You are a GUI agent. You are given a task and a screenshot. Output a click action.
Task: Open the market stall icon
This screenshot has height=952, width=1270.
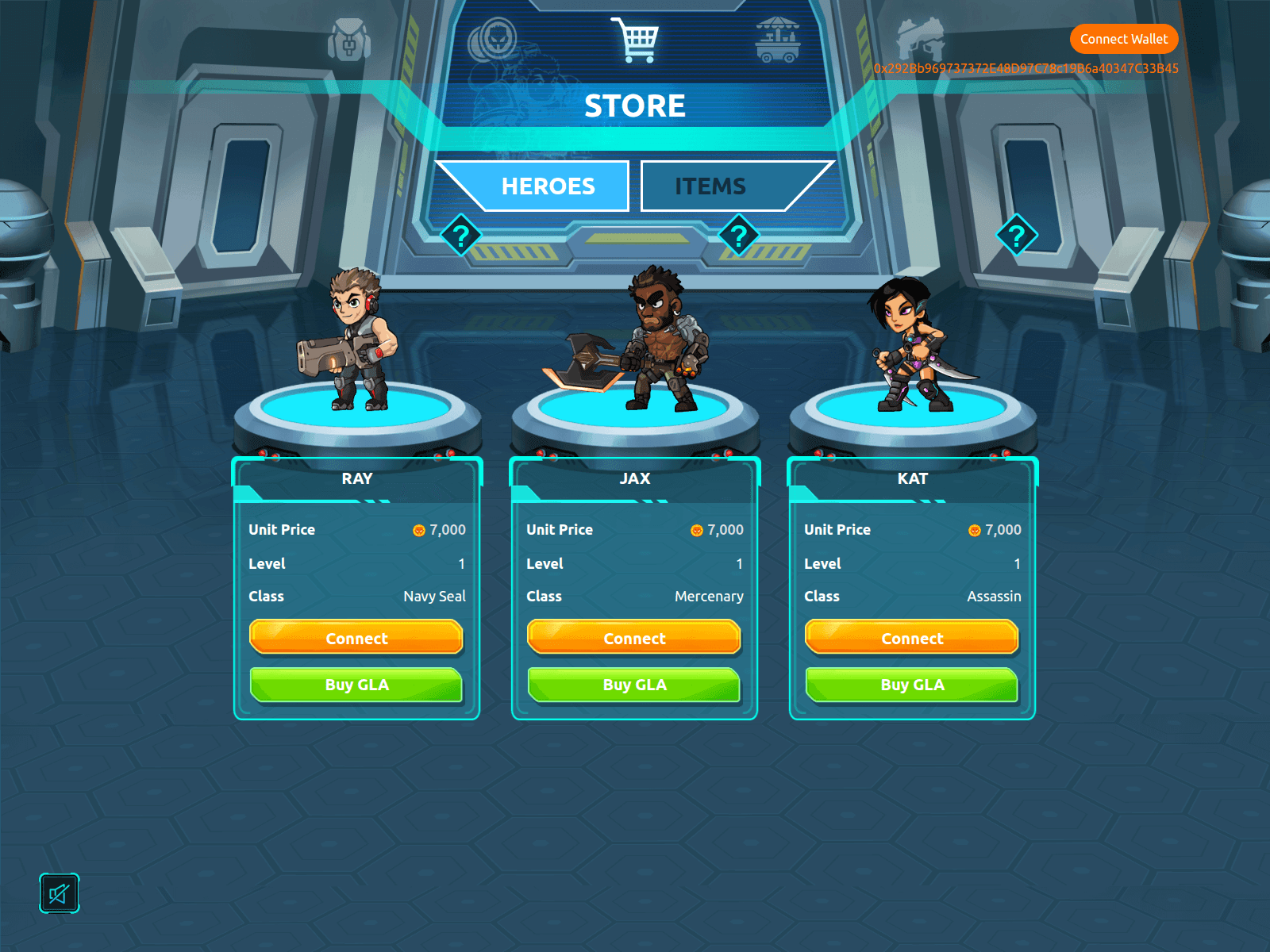(x=778, y=40)
